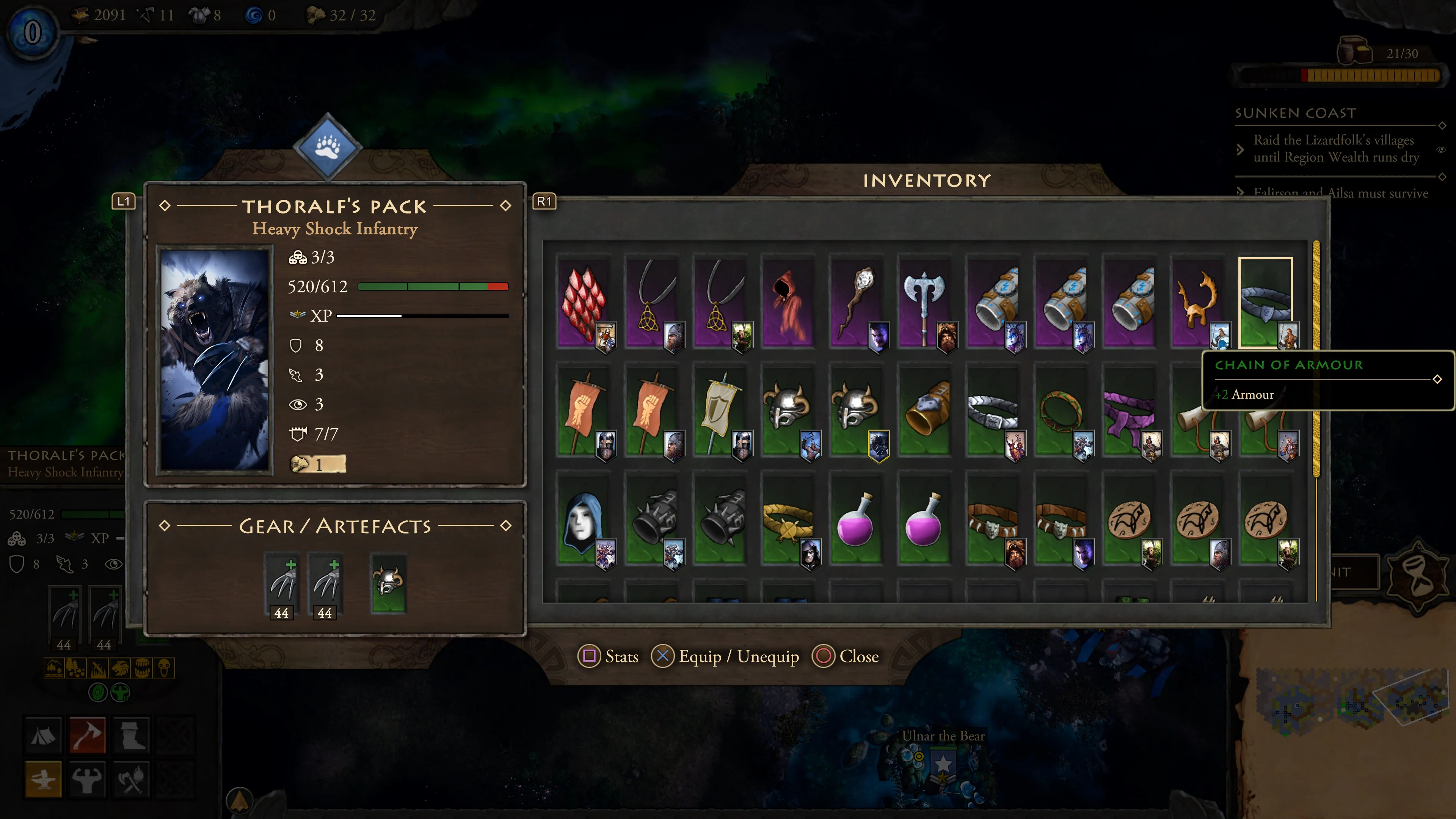This screenshot has width=1456, height=819.
Task: Expand the Raid the Lizardfolk's villages objective
Action: point(1241,150)
